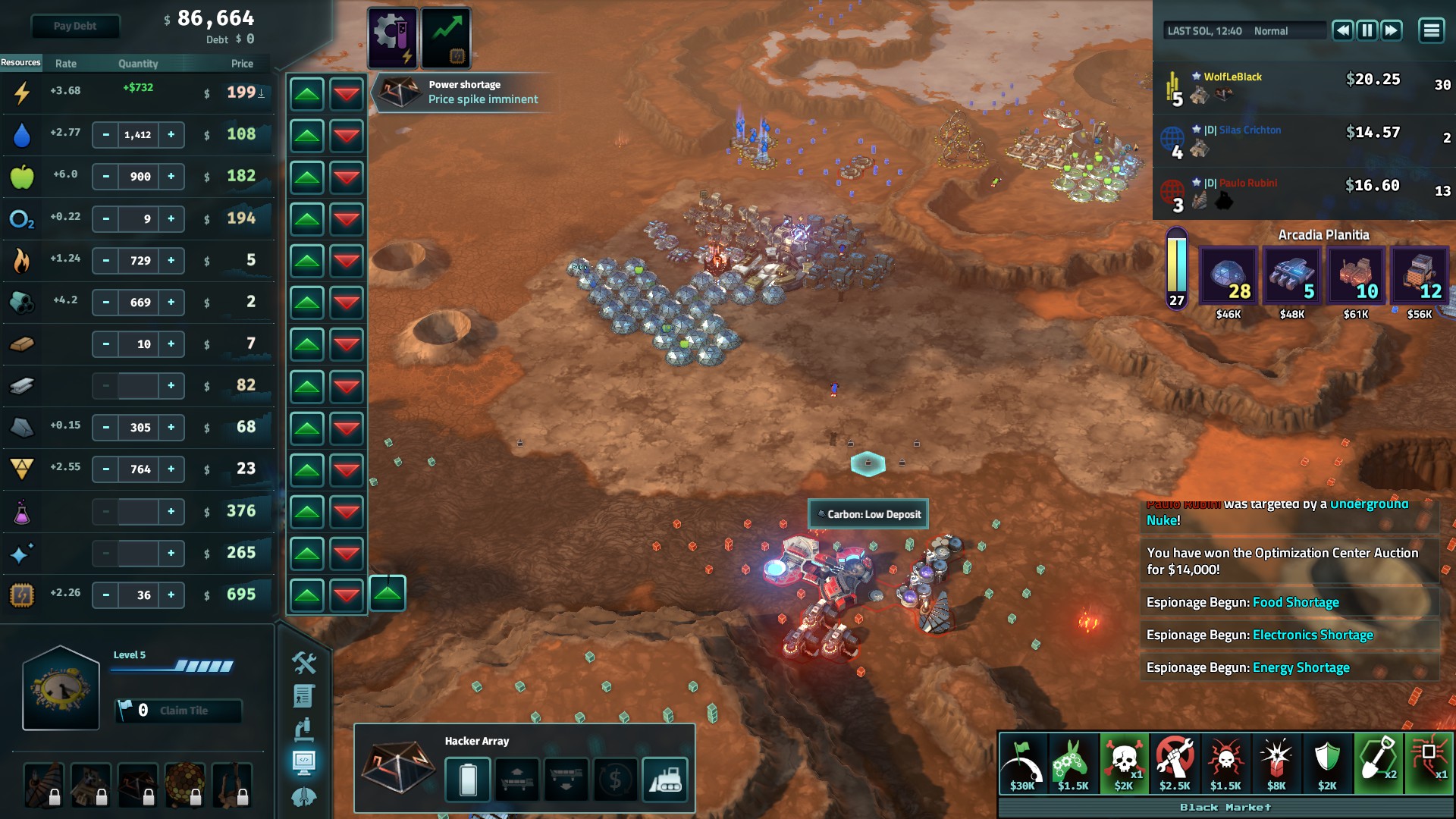Open the Energy Shortage espionage message
The width and height of the screenshot is (1456, 819).
[1301, 667]
